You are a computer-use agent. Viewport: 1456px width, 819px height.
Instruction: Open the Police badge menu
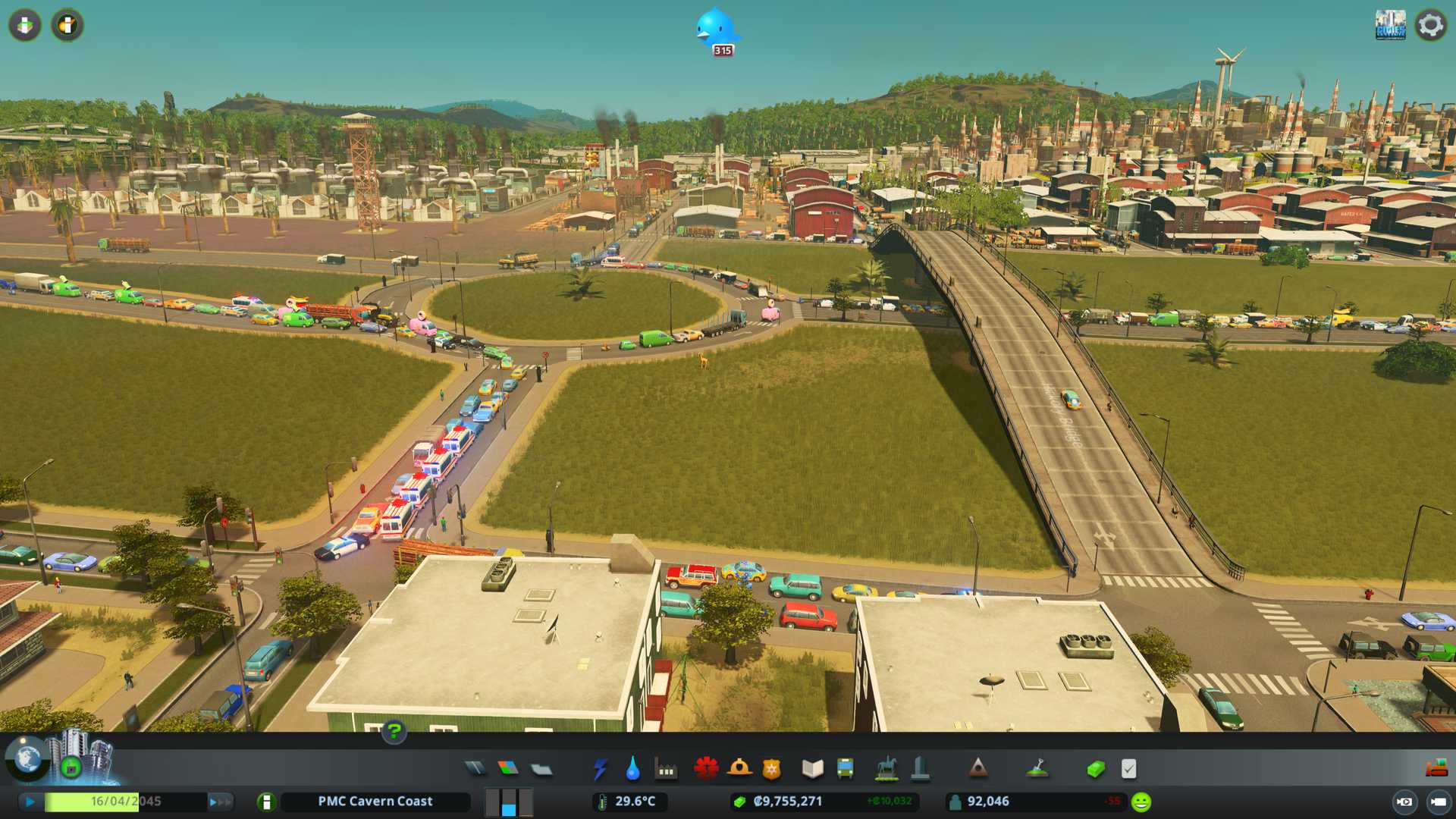[x=771, y=769]
